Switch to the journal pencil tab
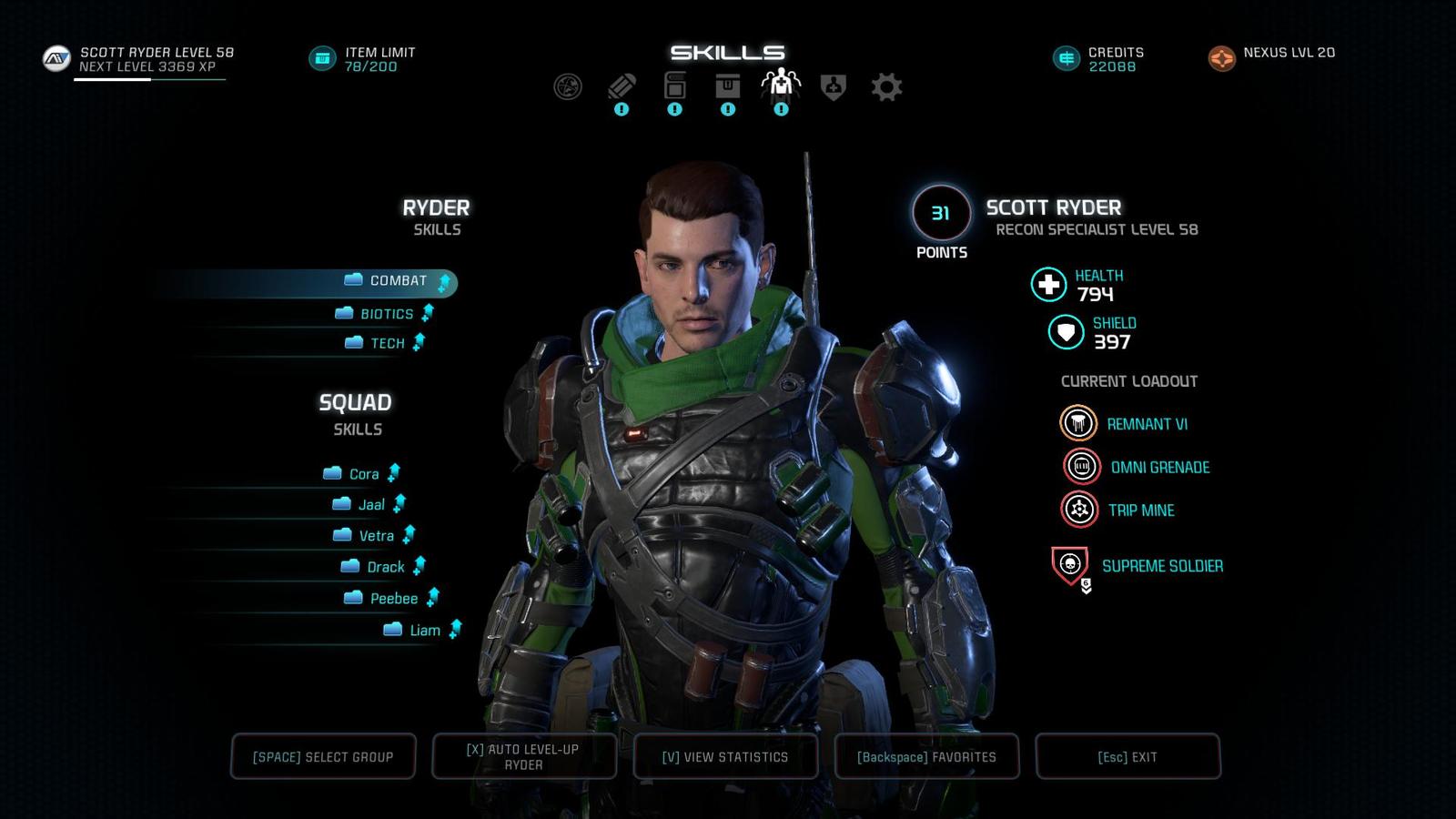The width and height of the screenshot is (1456, 819). click(x=622, y=87)
